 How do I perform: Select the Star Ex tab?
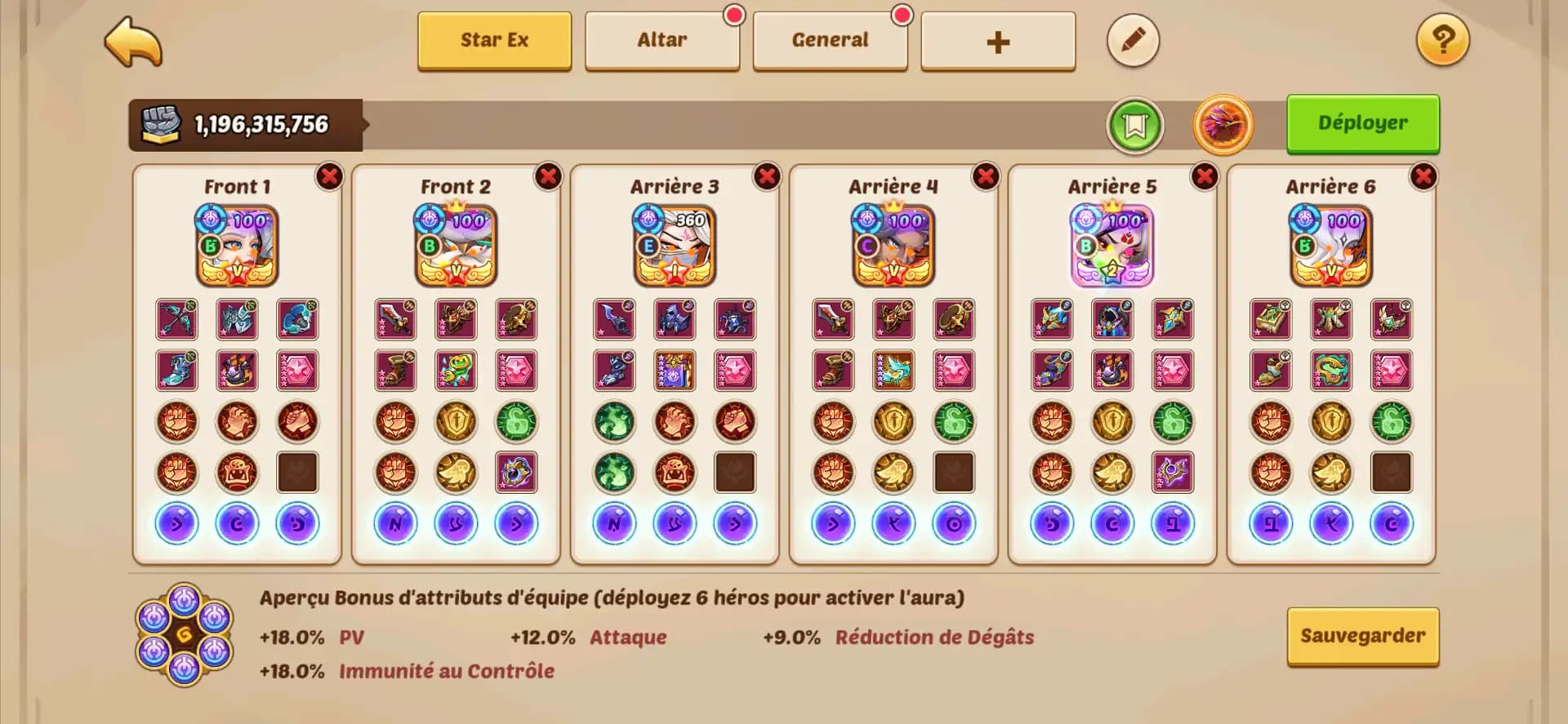[x=494, y=39]
